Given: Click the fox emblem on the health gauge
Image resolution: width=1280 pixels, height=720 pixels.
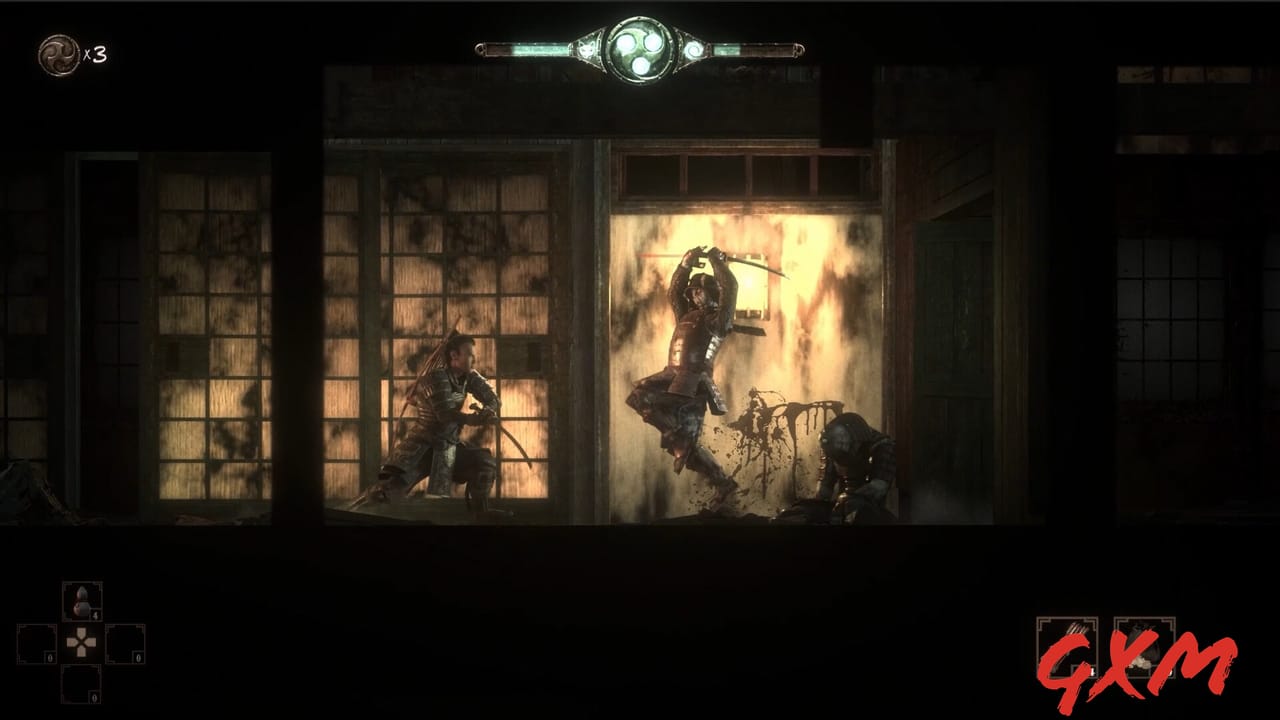Looking at the screenshot, I should click(x=587, y=48).
